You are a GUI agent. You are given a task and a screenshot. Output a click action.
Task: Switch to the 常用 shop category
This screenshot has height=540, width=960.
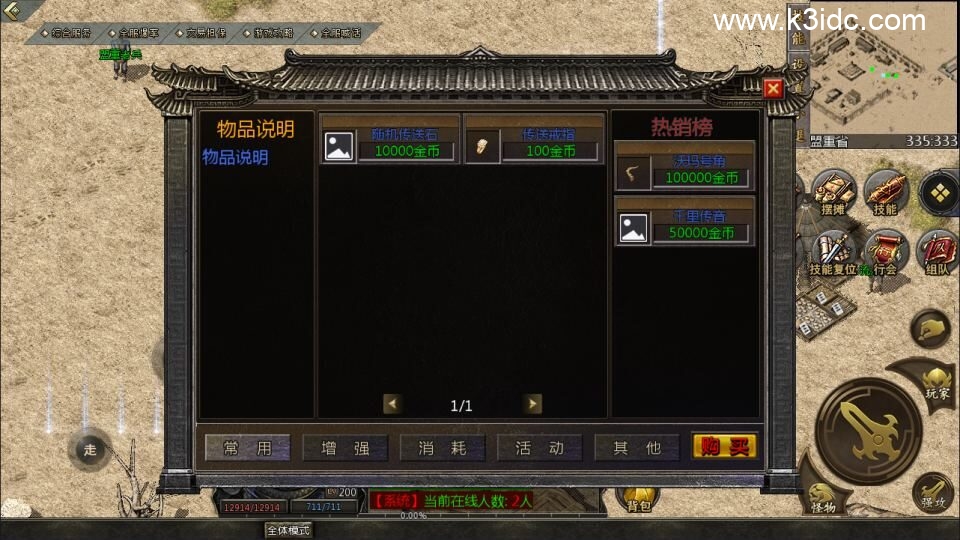(248, 448)
